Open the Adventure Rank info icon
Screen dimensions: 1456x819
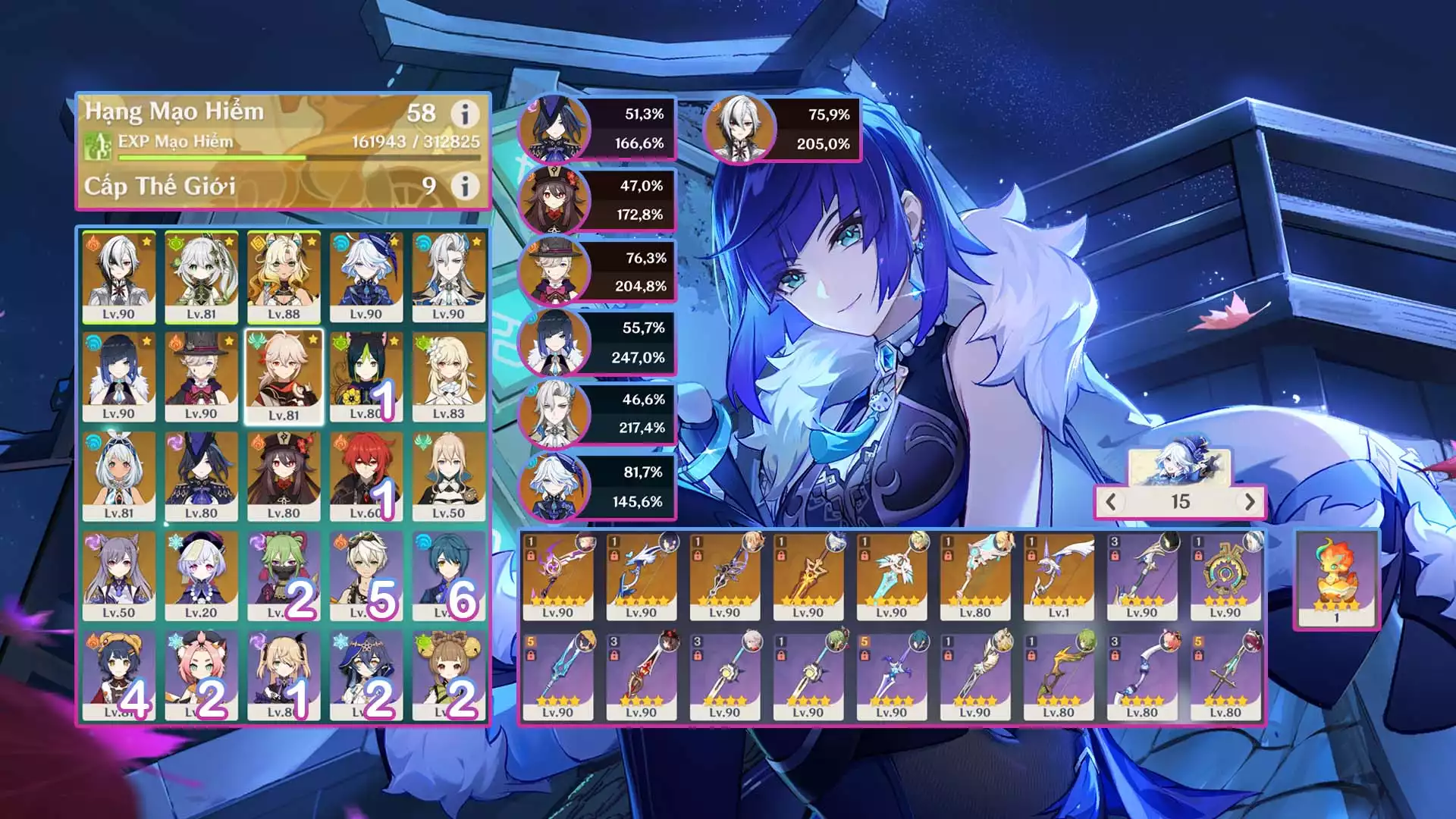465,114
